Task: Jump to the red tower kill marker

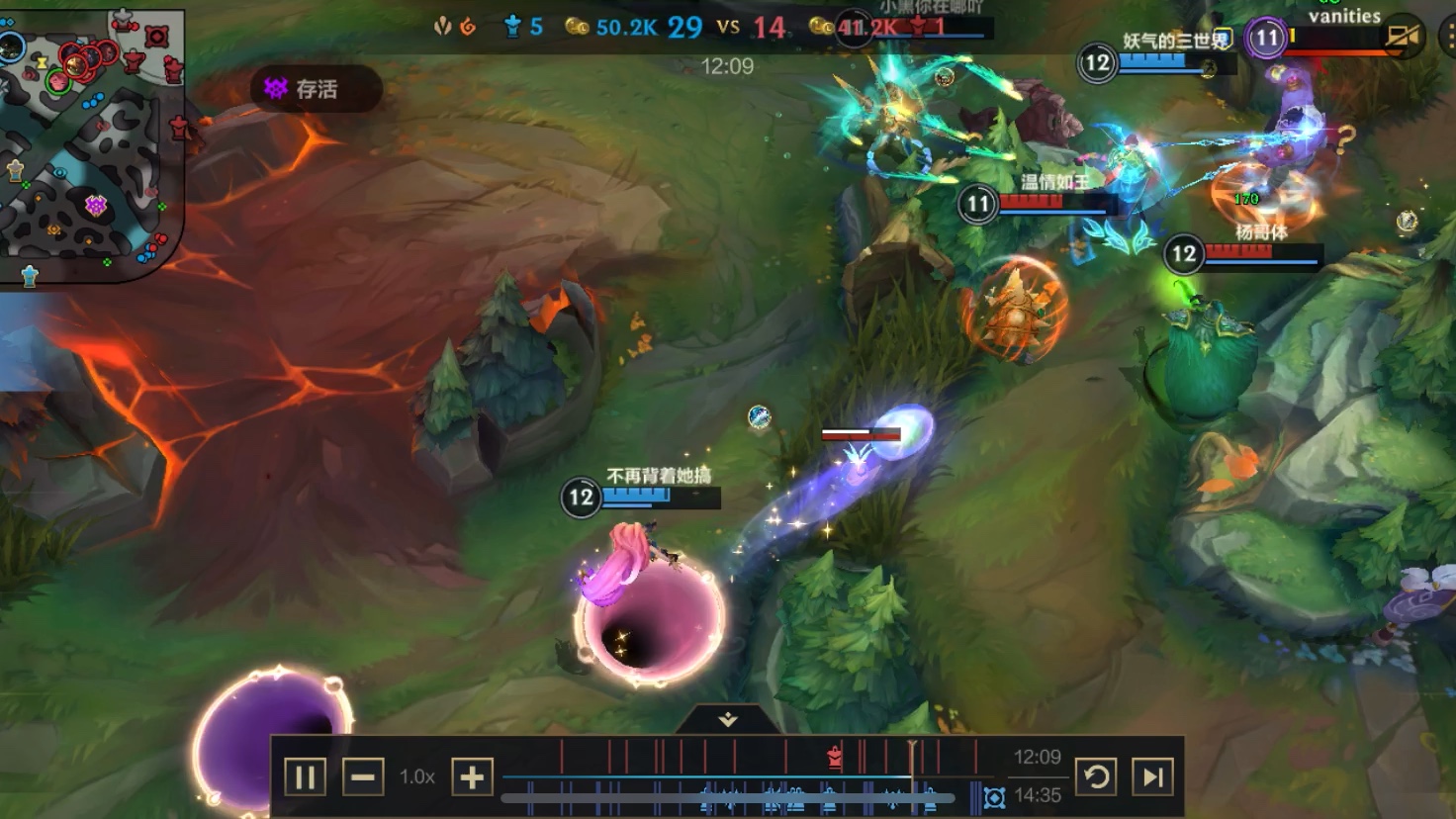Action: 835,758
